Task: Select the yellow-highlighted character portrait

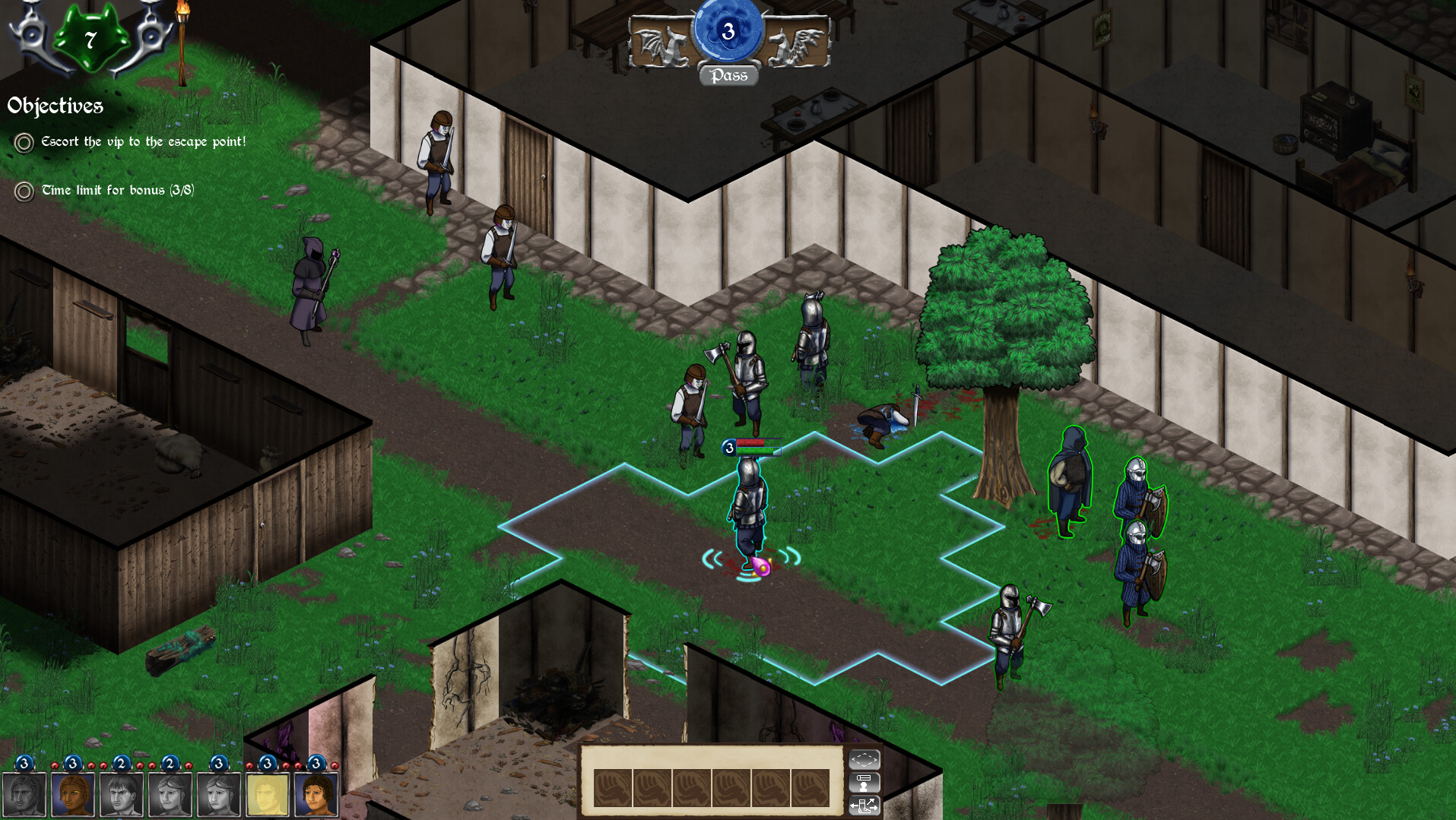Action: pos(267,793)
